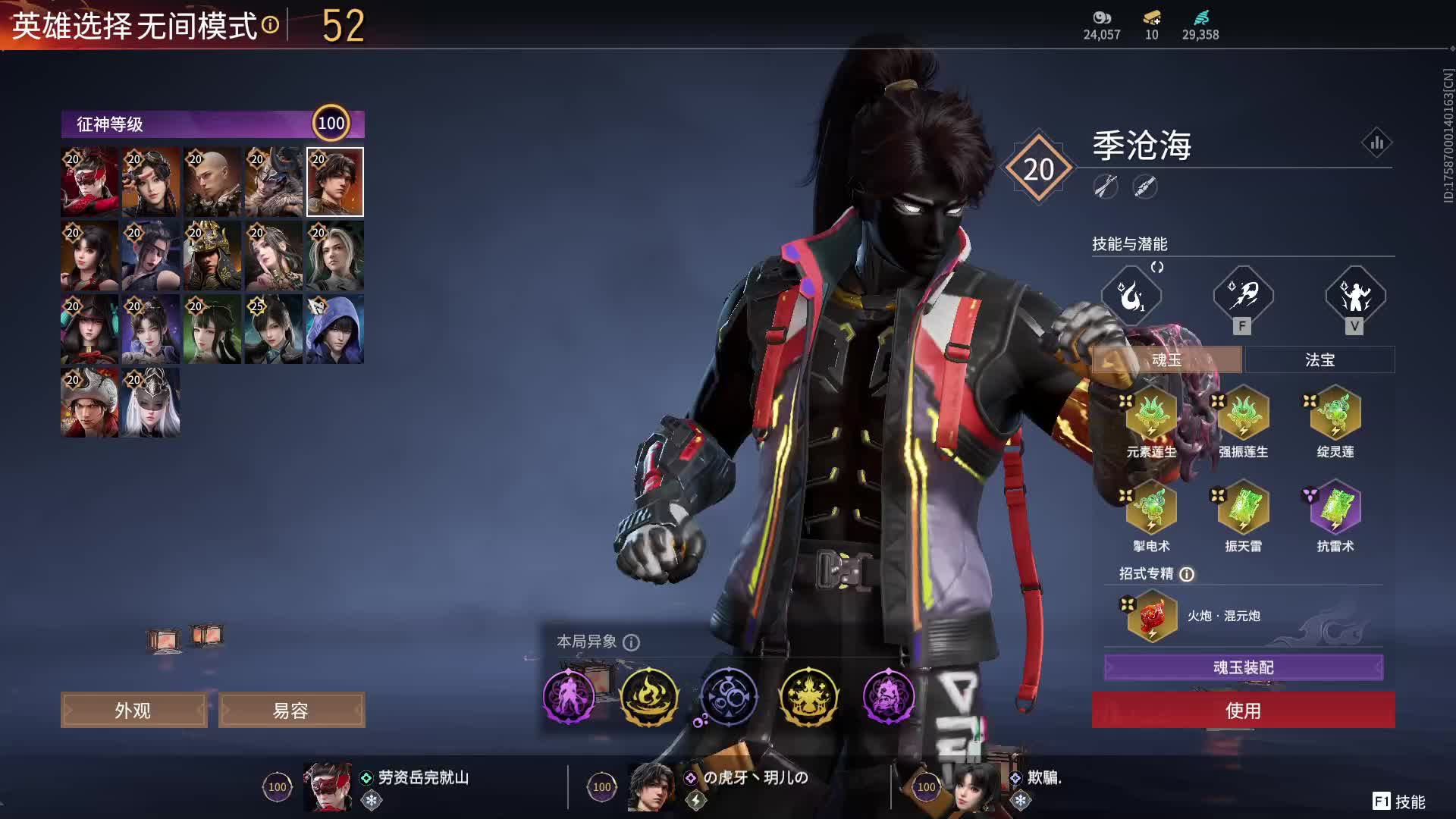
Task: Select the white-haired masked hero portrait
Action: click(x=151, y=403)
